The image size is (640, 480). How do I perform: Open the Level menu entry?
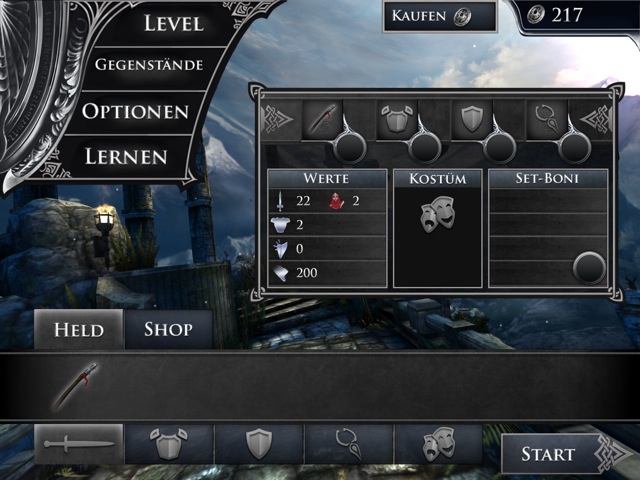[x=172, y=24]
